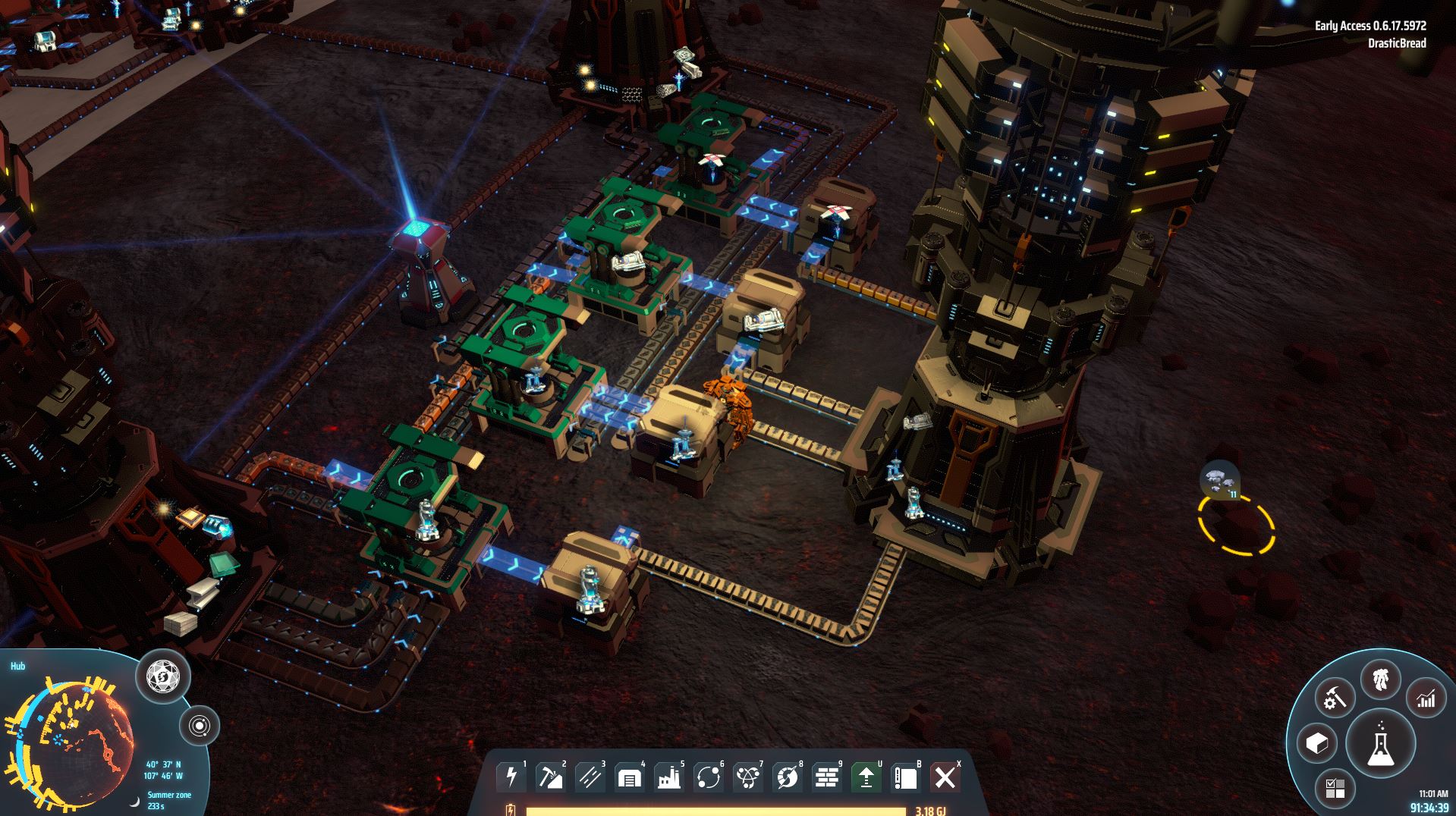Open the inventory cube panel
This screenshot has height=816, width=1456.
(x=1316, y=743)
